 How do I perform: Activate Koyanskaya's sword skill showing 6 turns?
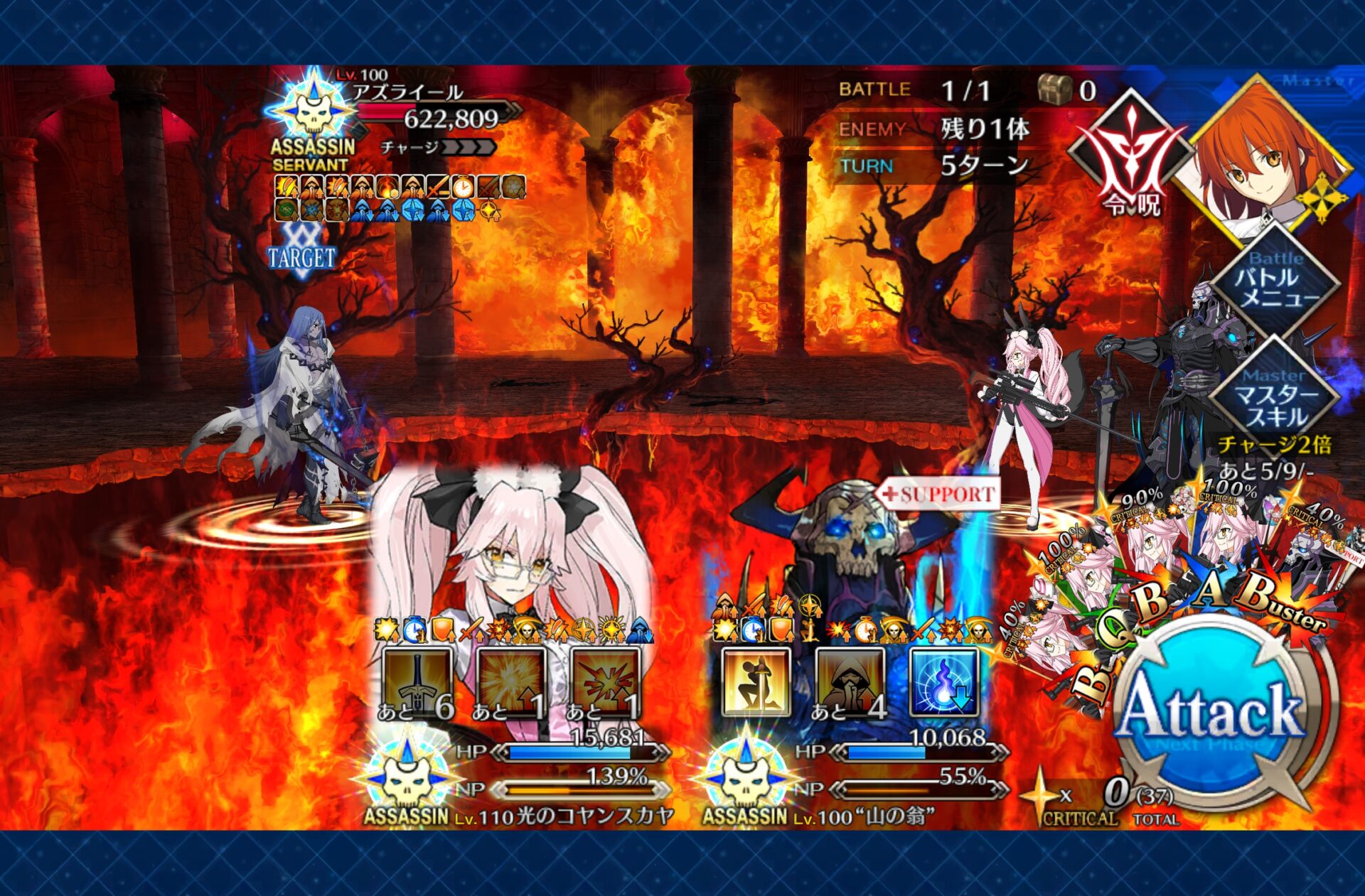pyautogui.click(x=417, y=683)
